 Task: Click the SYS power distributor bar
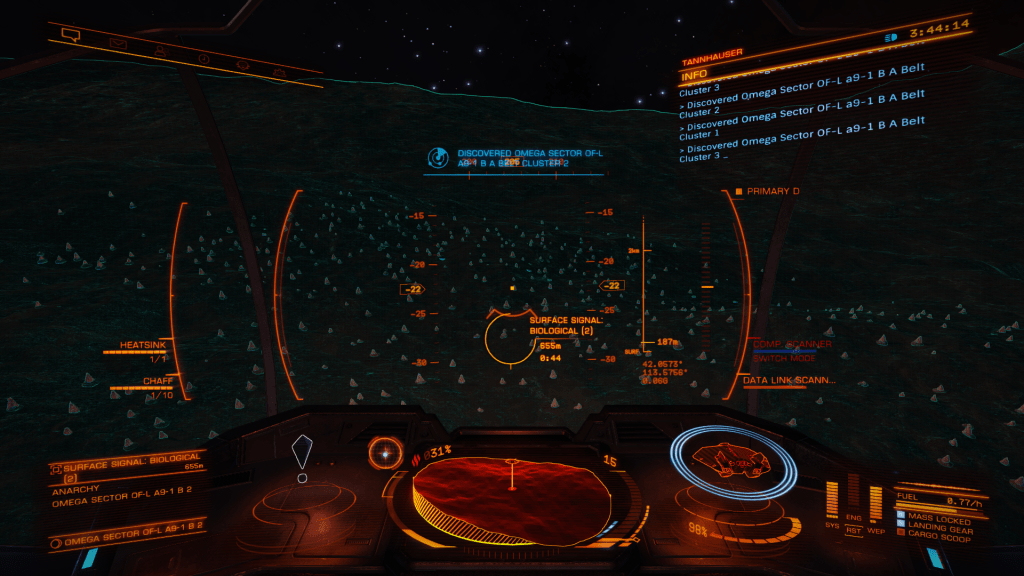(x=831, y=498)
